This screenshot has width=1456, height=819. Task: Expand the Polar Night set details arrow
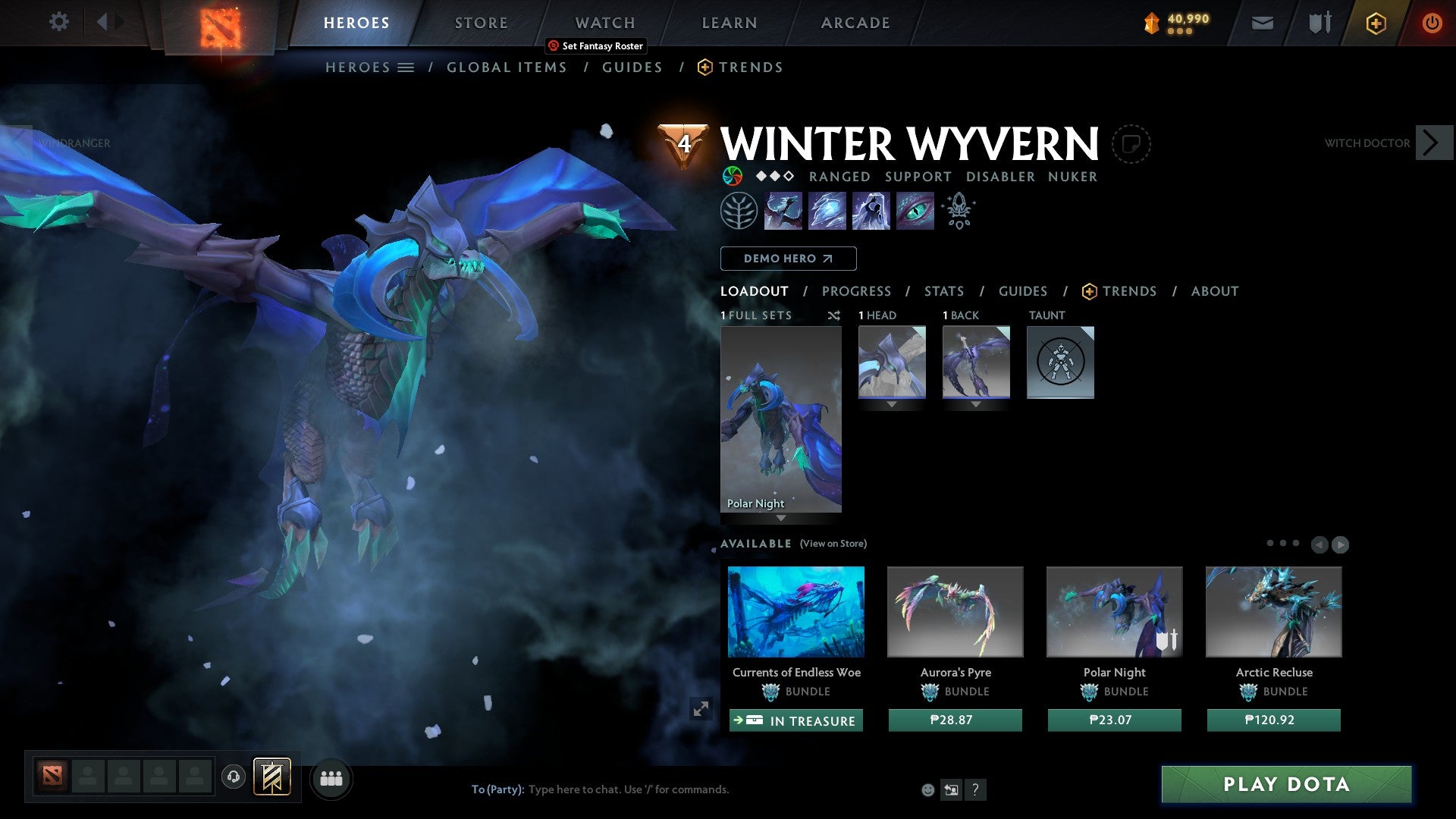781,518
